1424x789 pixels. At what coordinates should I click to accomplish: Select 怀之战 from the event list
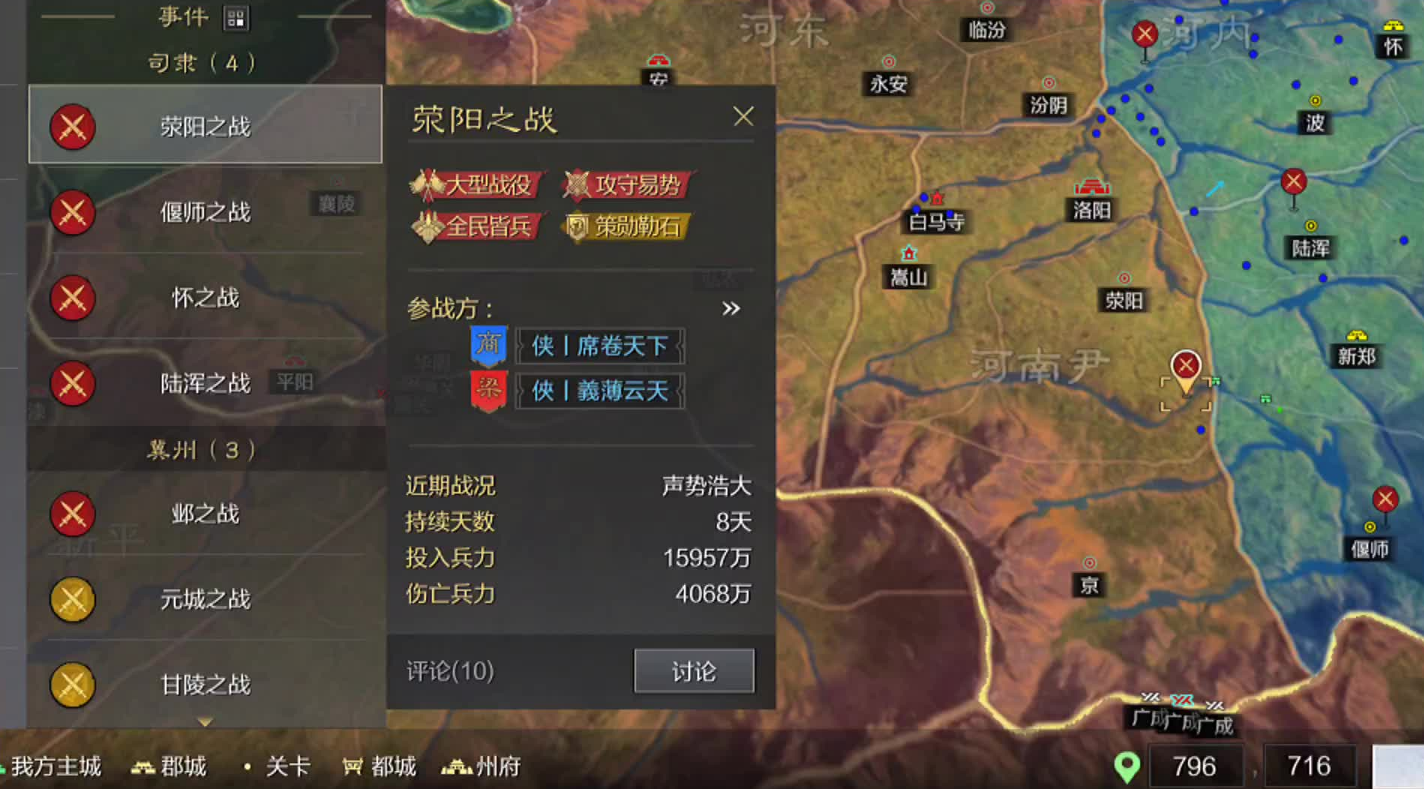coord(205,299)
